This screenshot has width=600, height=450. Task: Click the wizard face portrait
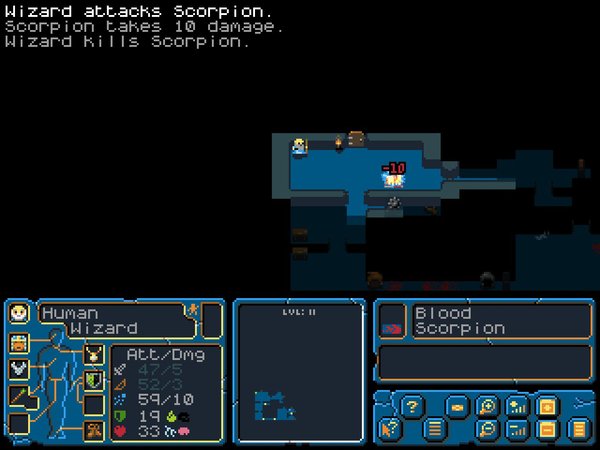tap(18, 314)
